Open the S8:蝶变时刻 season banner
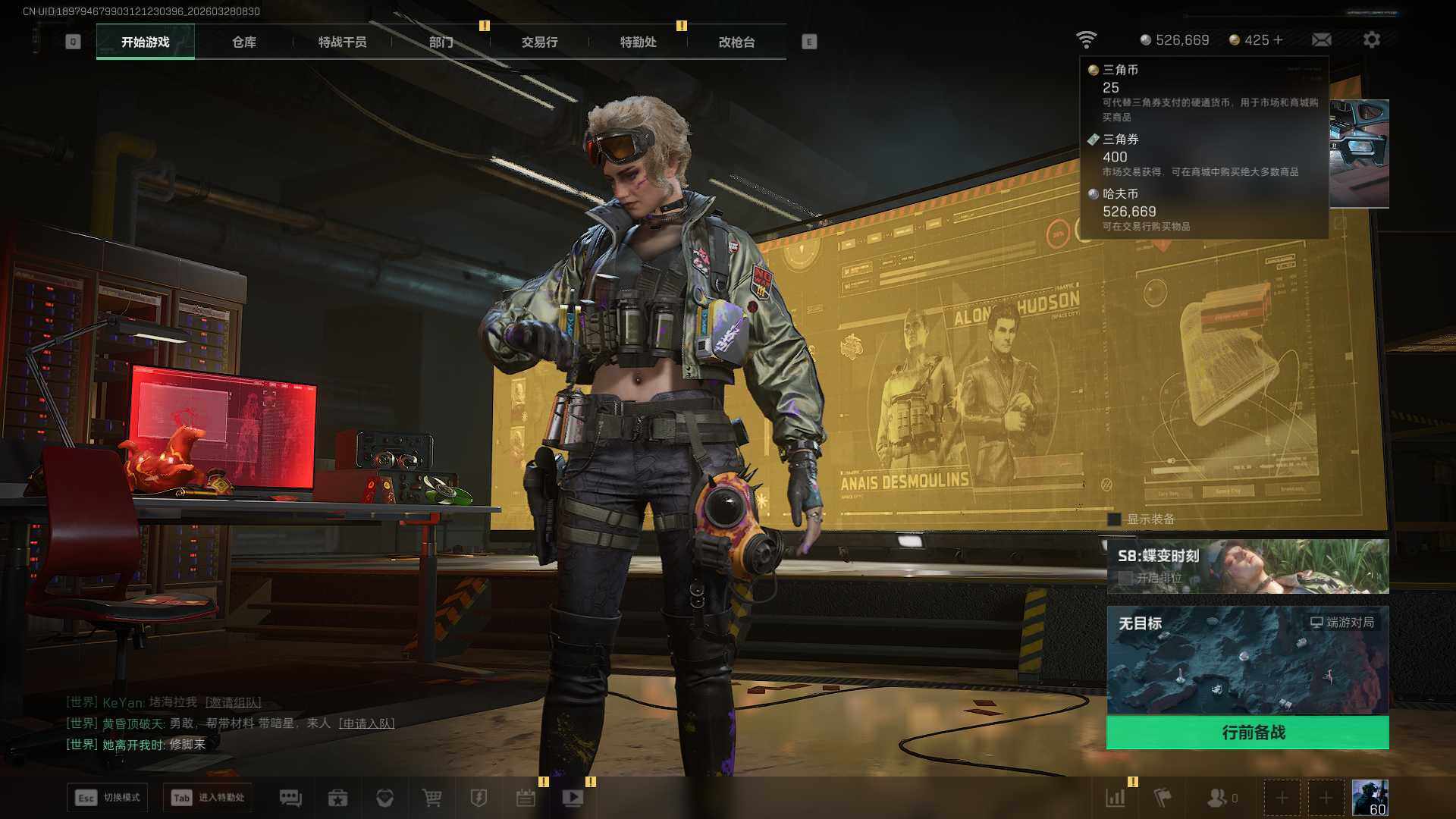This screenshot has width=1456, height=819. click(1247, 566)
